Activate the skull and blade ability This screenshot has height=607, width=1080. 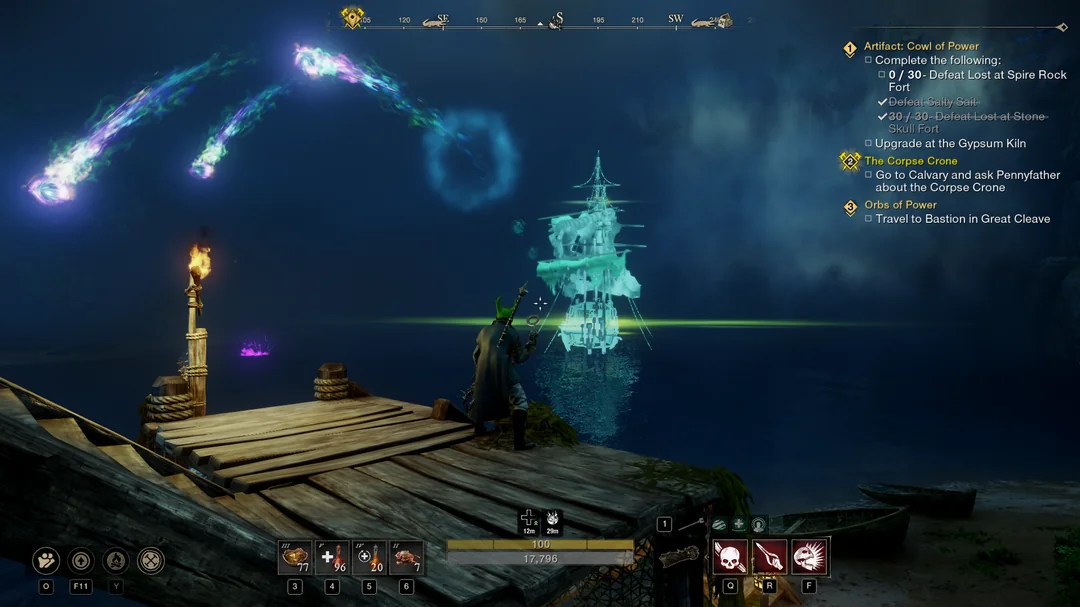tap(730, 557)
